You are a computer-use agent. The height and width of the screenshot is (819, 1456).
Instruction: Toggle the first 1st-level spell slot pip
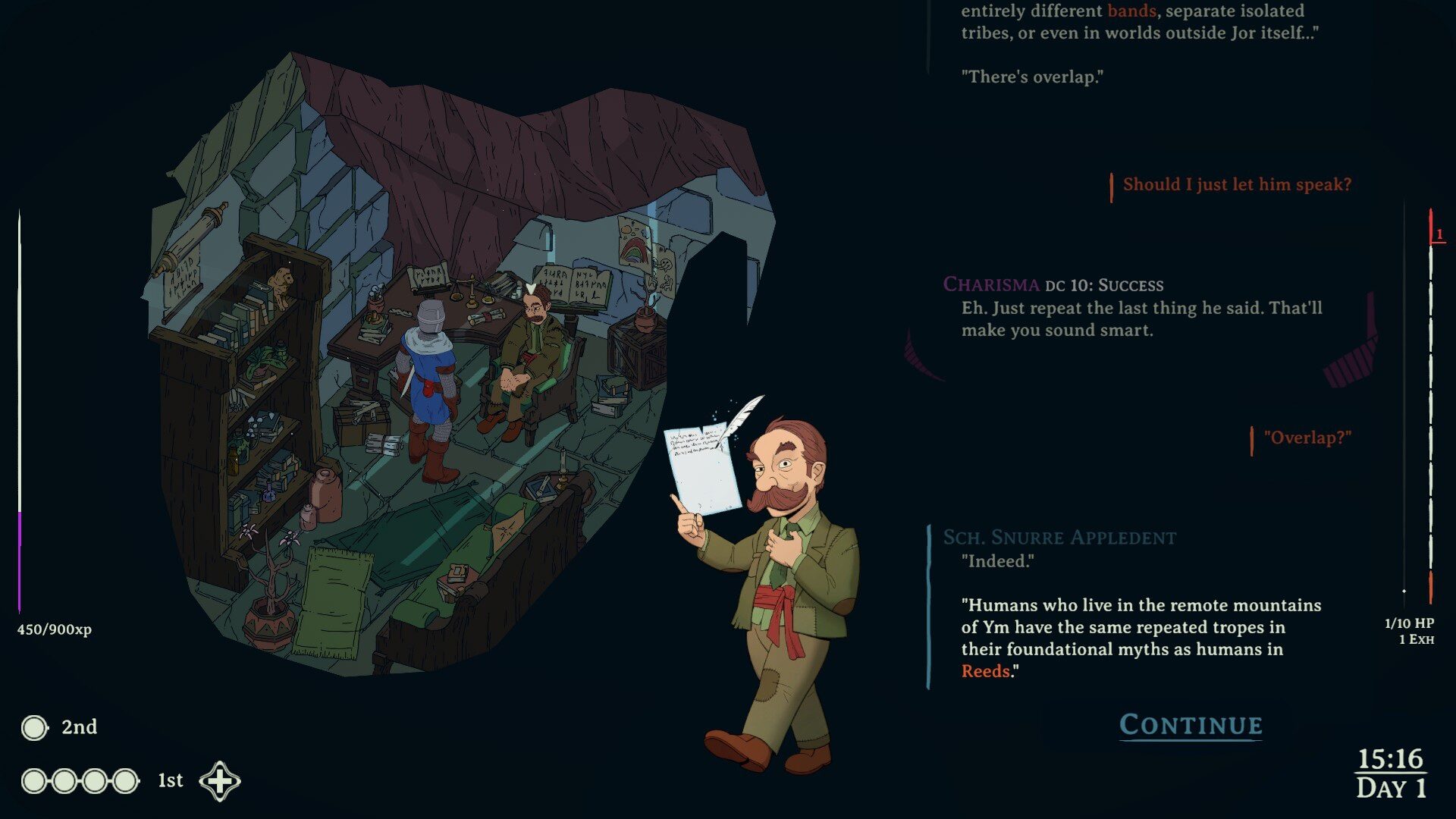pos(33,780)
